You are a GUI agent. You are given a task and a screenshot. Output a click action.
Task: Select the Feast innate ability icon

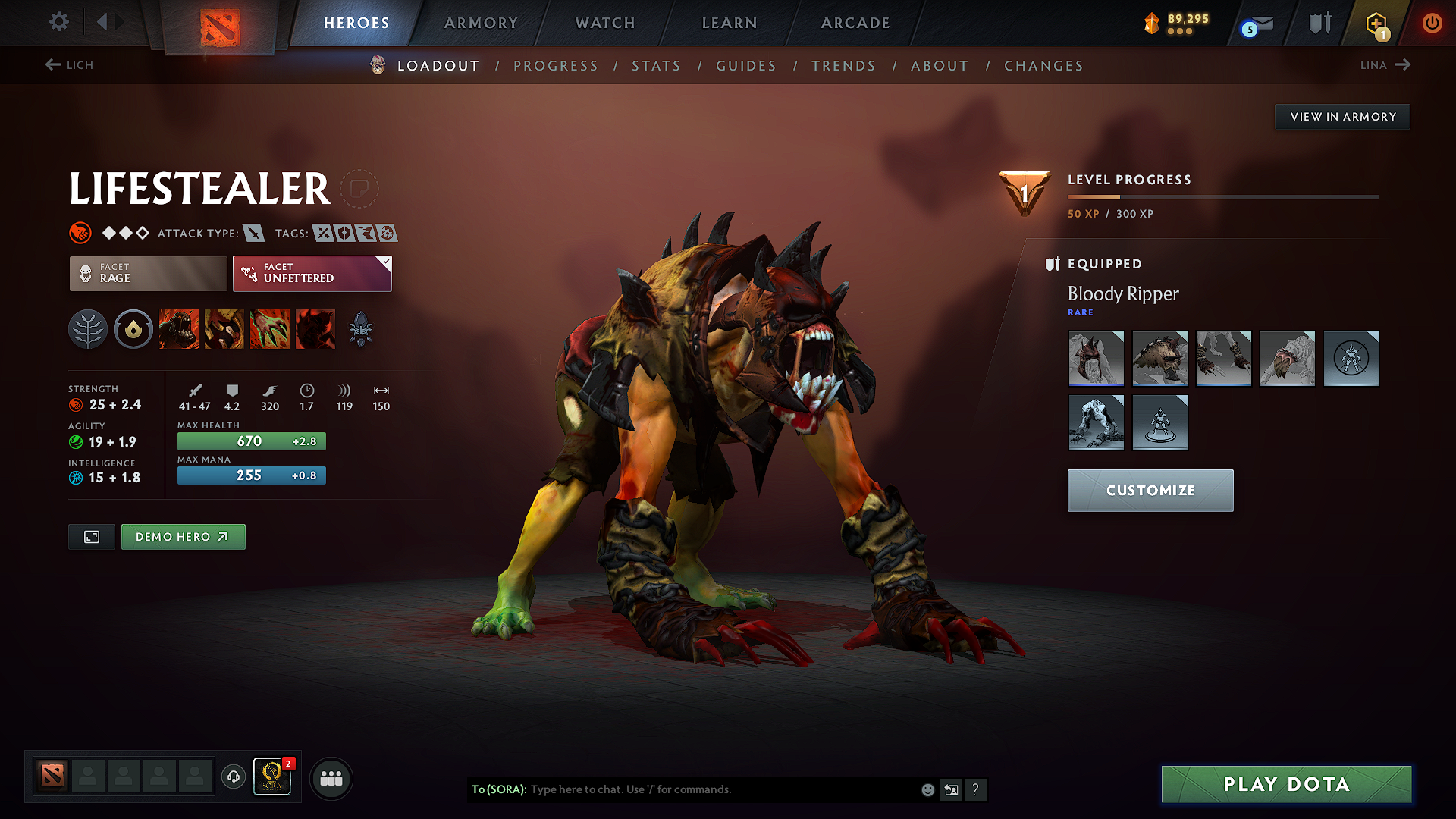(x=133, y=328)
